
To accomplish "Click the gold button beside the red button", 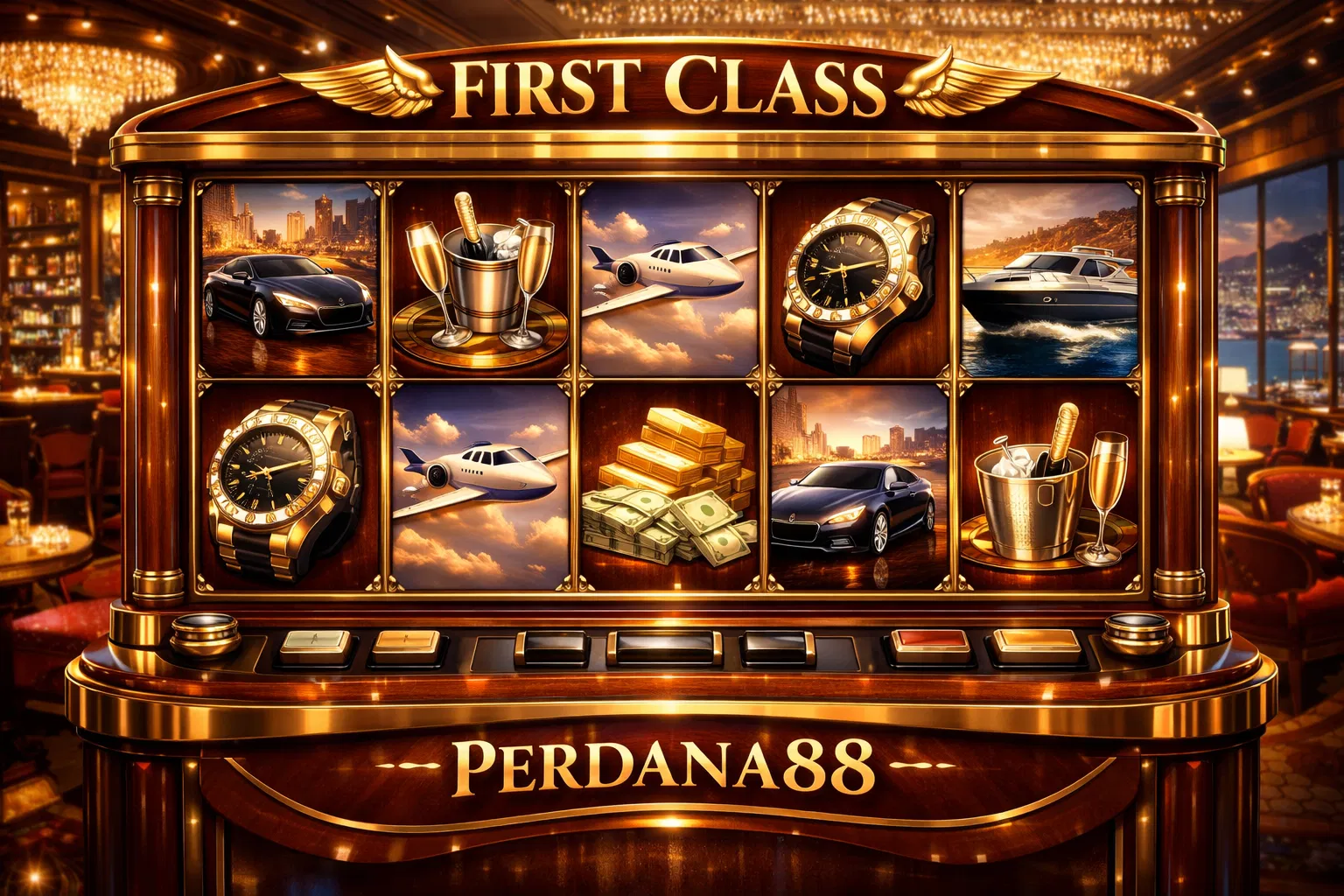I will 1032,647.
